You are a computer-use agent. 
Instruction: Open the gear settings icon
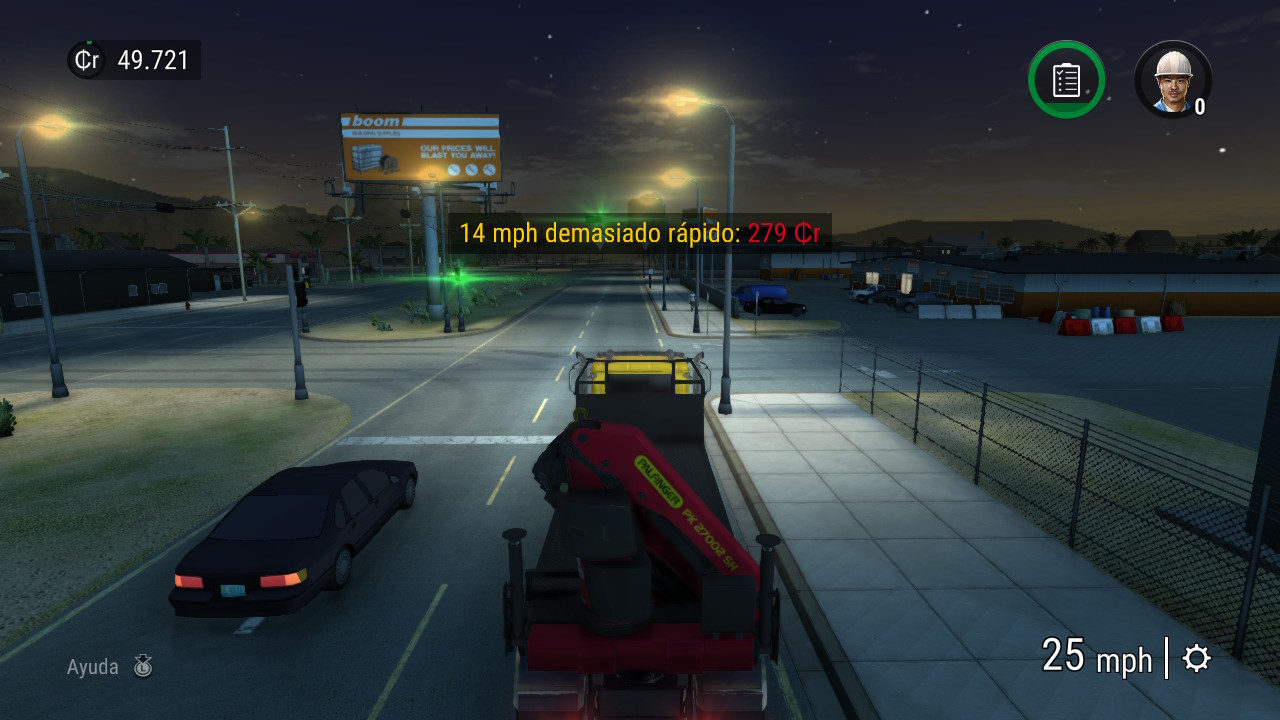tap(1196, 658)
